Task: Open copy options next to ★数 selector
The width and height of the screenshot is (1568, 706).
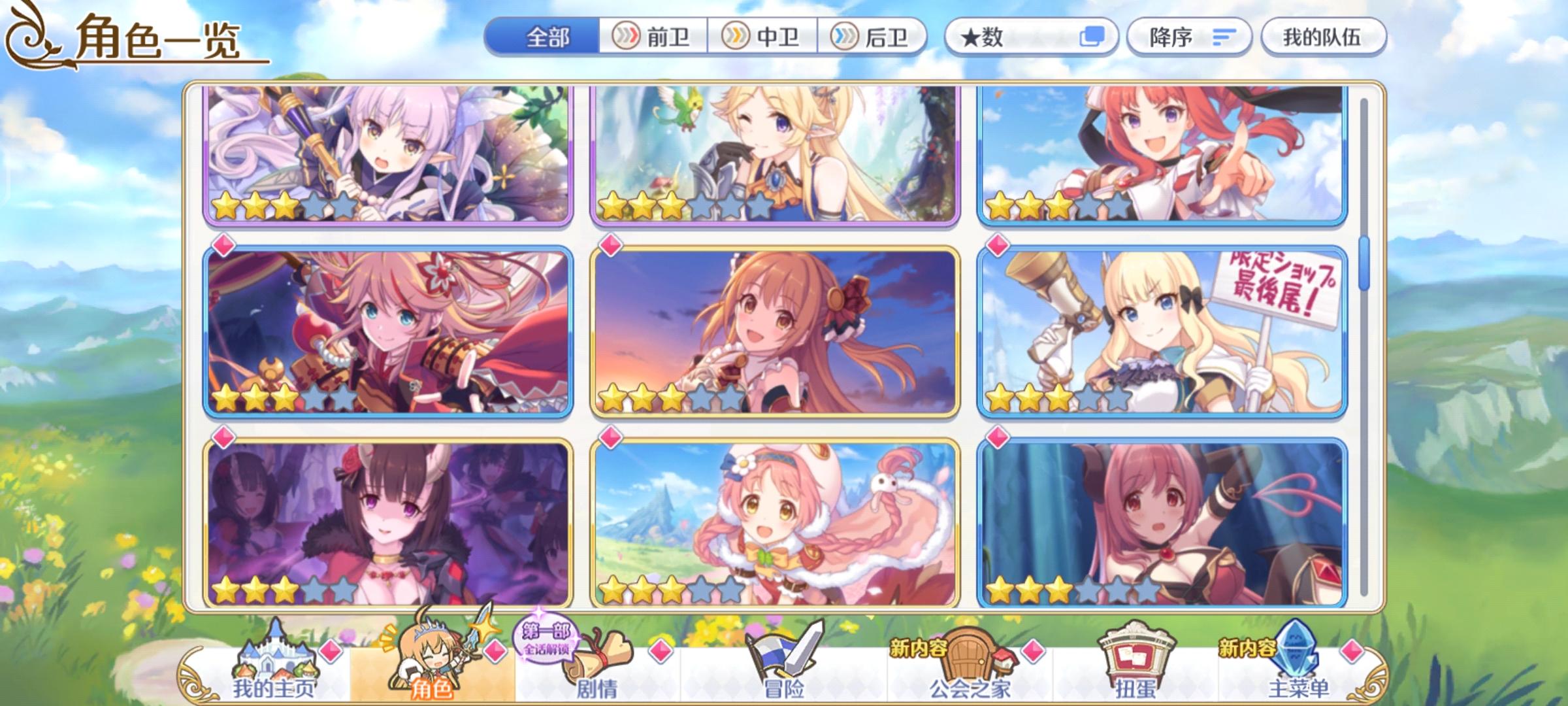Action: (1092, 37)
